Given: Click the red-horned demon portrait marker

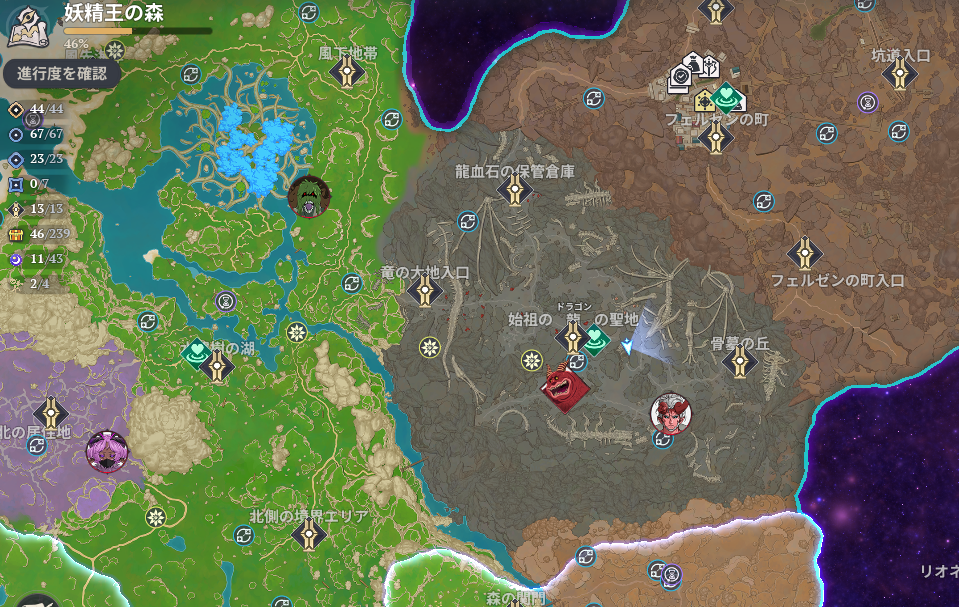Looking at the screenshot, I should coord(669,412).
